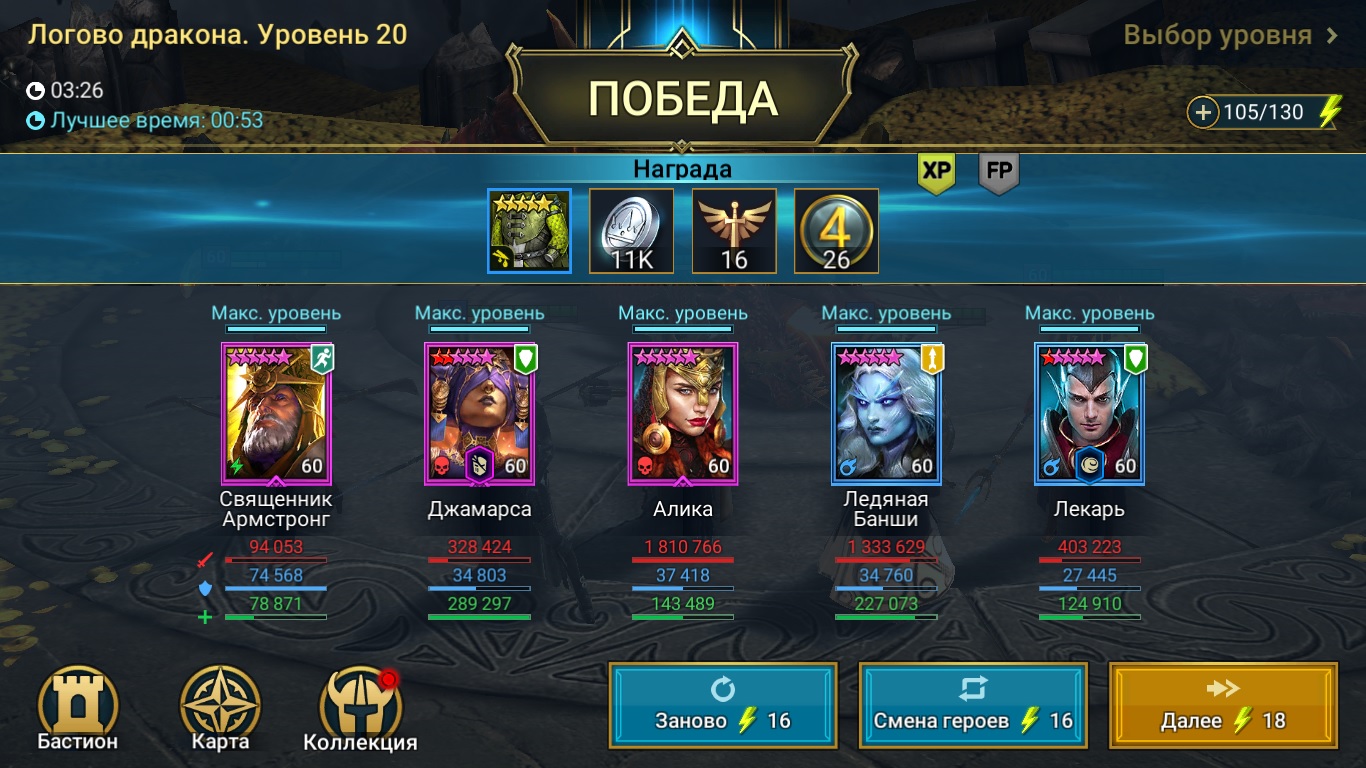
Task: Open the Награда rewards section header
Action: pyautogui.click(x=683, y=169)
